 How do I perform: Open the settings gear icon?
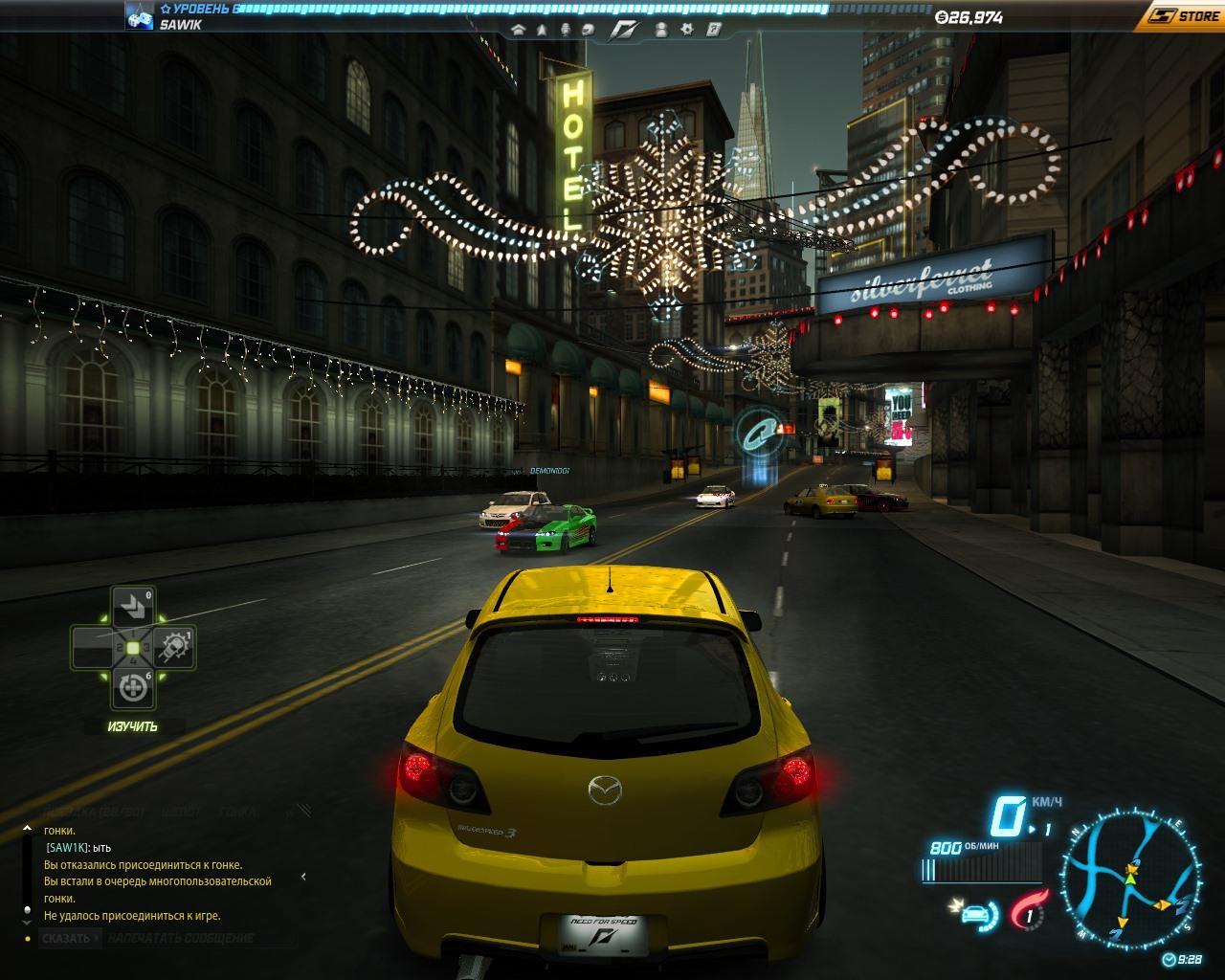(x=687, y=30)
